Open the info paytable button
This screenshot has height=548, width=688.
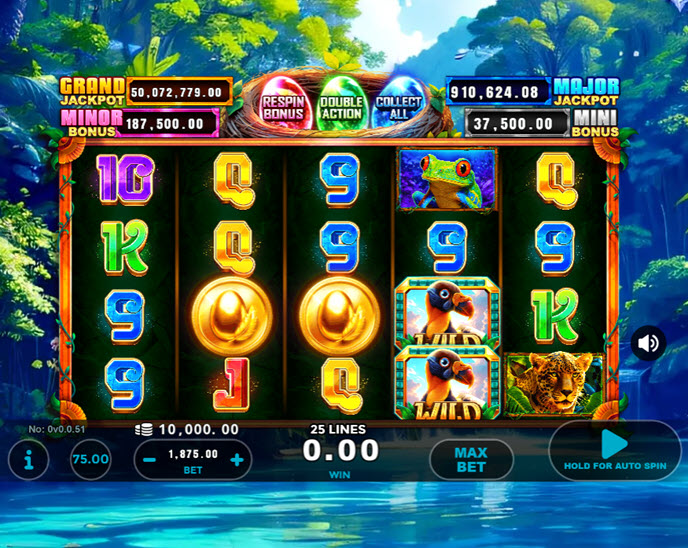27,460
